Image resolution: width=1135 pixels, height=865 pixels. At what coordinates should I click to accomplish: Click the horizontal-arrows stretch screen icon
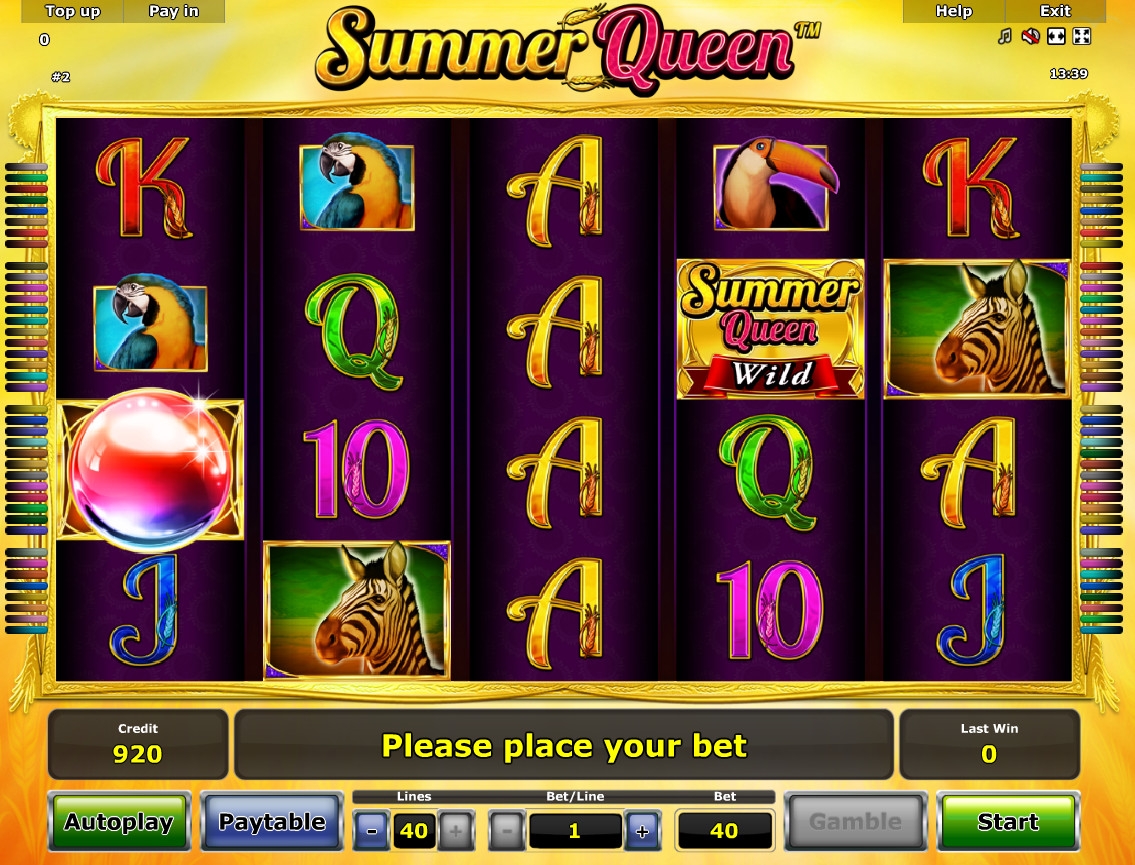[x=1056, y=37]
